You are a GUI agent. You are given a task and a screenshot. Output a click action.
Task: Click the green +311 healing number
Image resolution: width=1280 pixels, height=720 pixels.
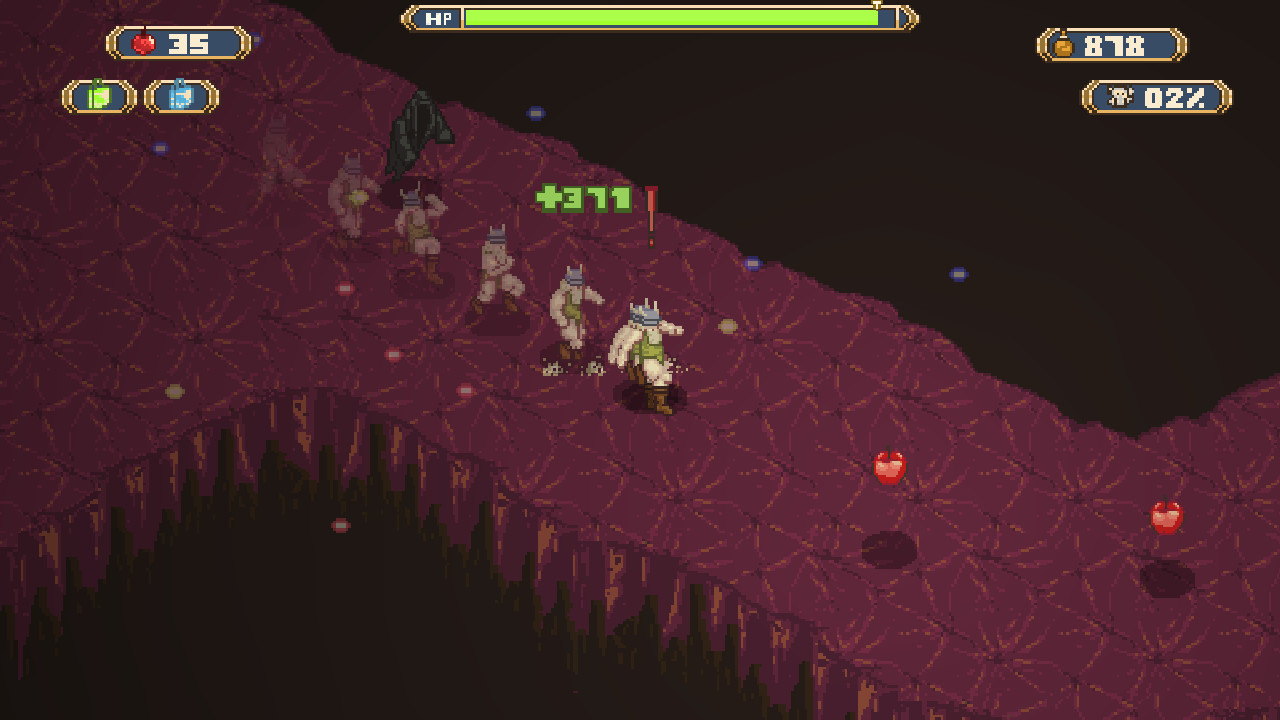(x=584, y=199)
